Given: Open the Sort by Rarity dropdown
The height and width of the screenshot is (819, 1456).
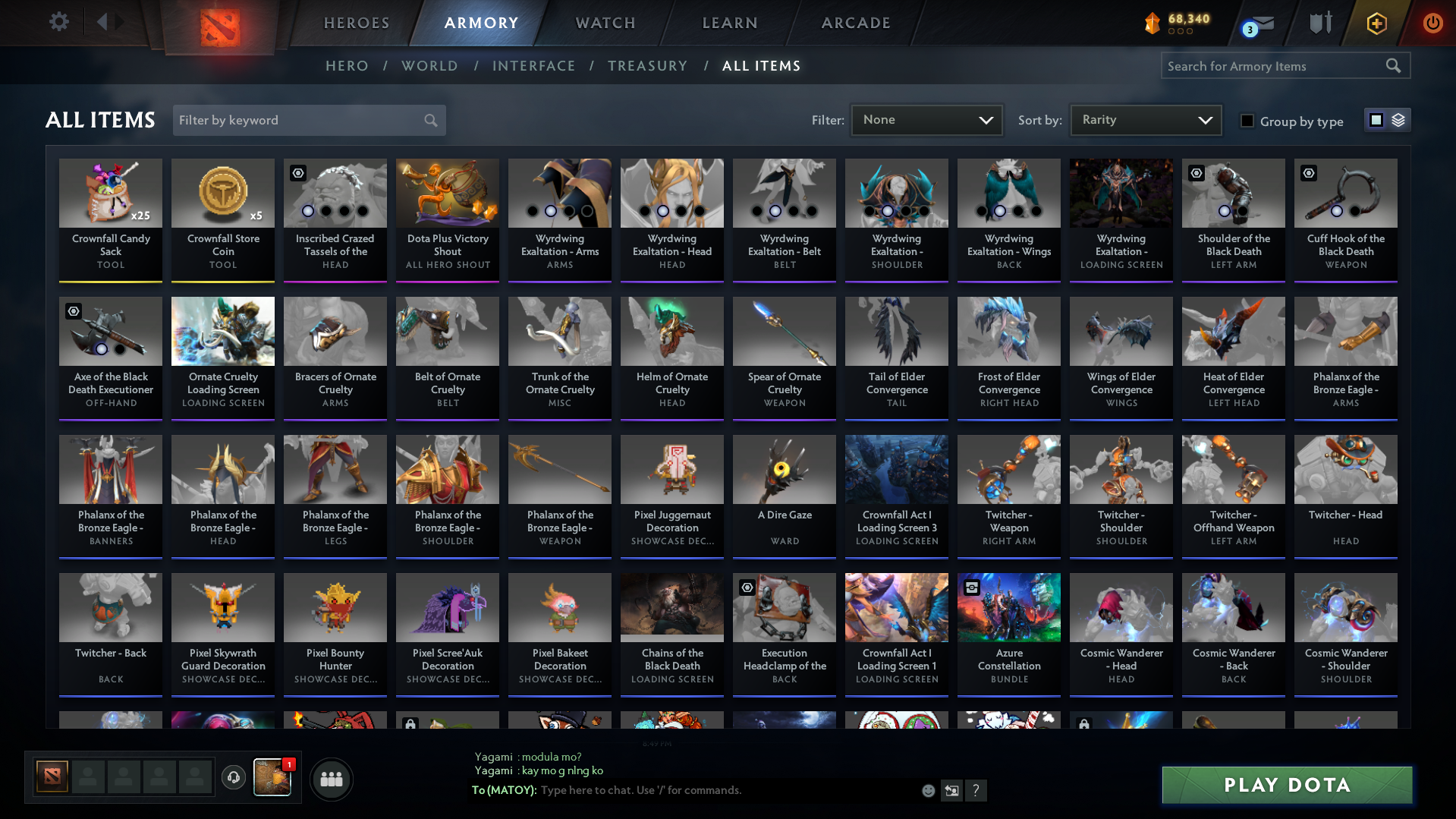Looking at the screenshot, I should tap(1145, 119).
